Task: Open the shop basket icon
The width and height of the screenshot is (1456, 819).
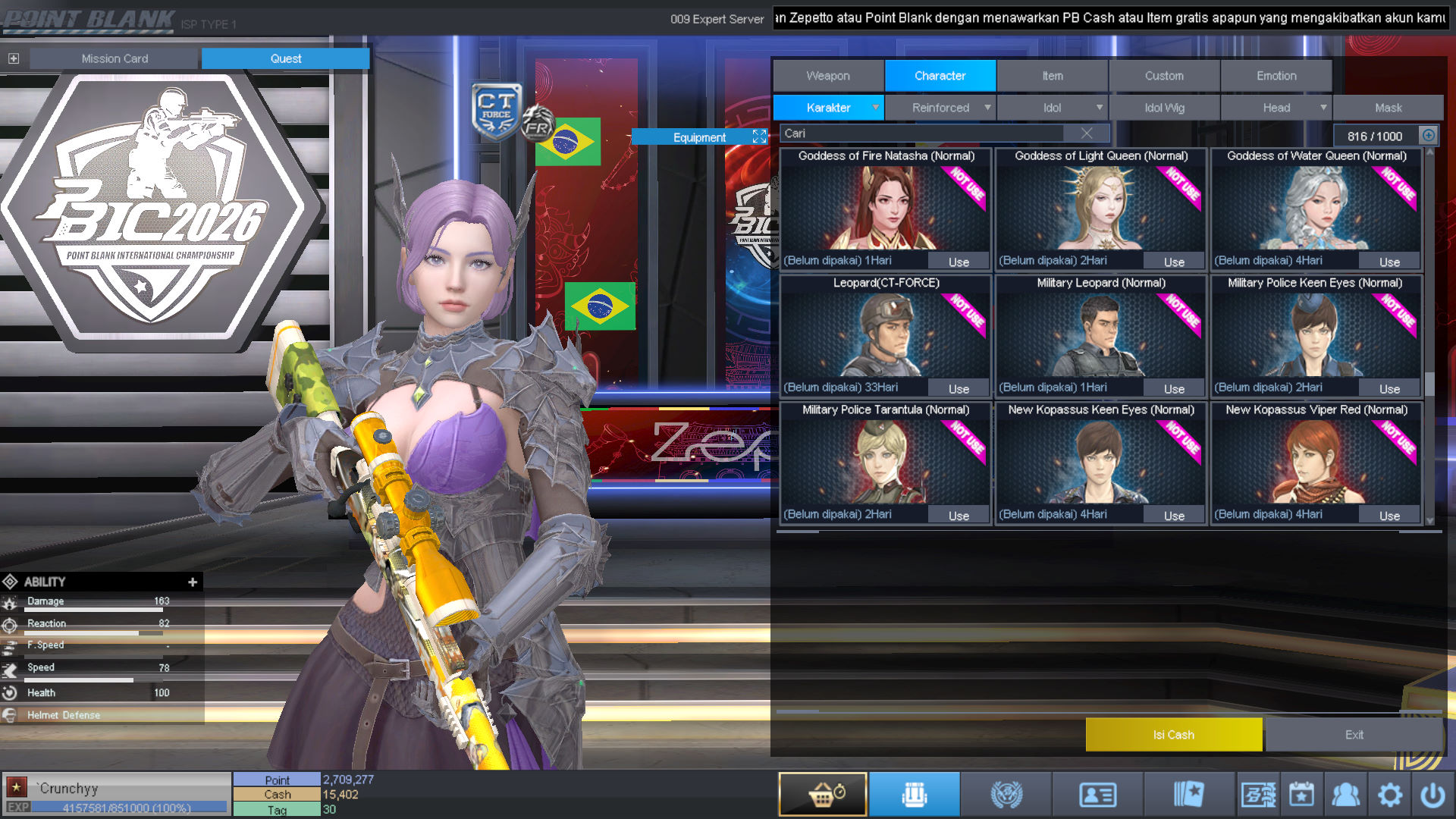Action: click(x=823, y=795)
